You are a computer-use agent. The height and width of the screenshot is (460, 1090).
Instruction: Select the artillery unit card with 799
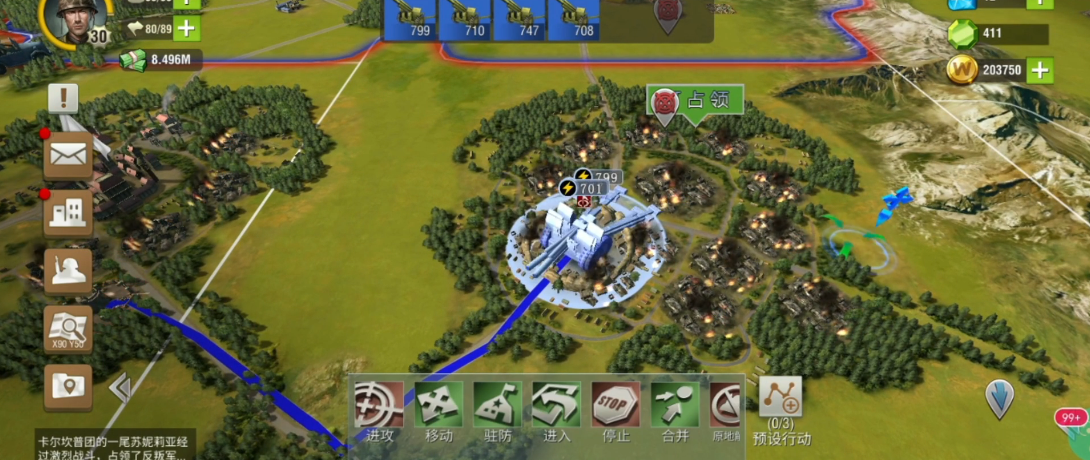[x=412, y=20]
